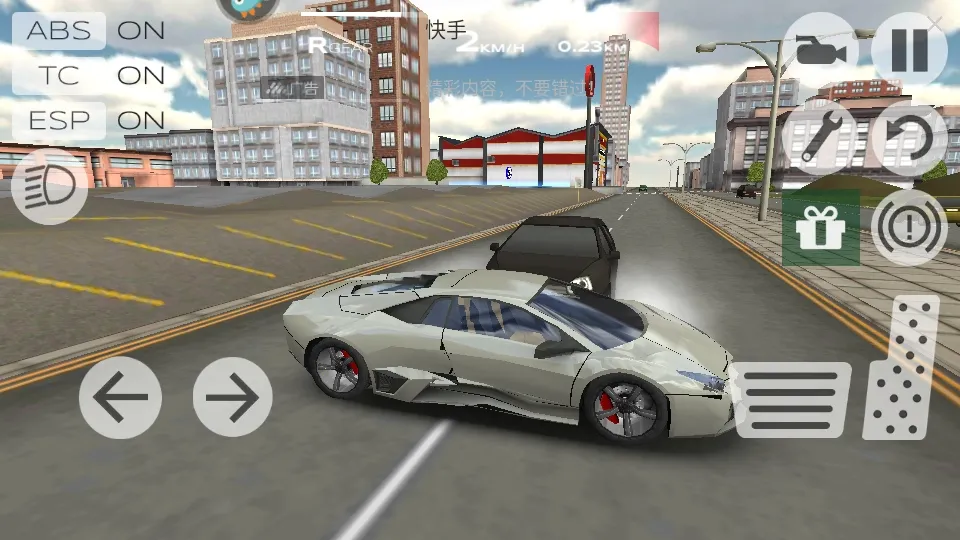Toggle the ESP stability setting
The image size is (960, 540).
(x=60, y=121)
